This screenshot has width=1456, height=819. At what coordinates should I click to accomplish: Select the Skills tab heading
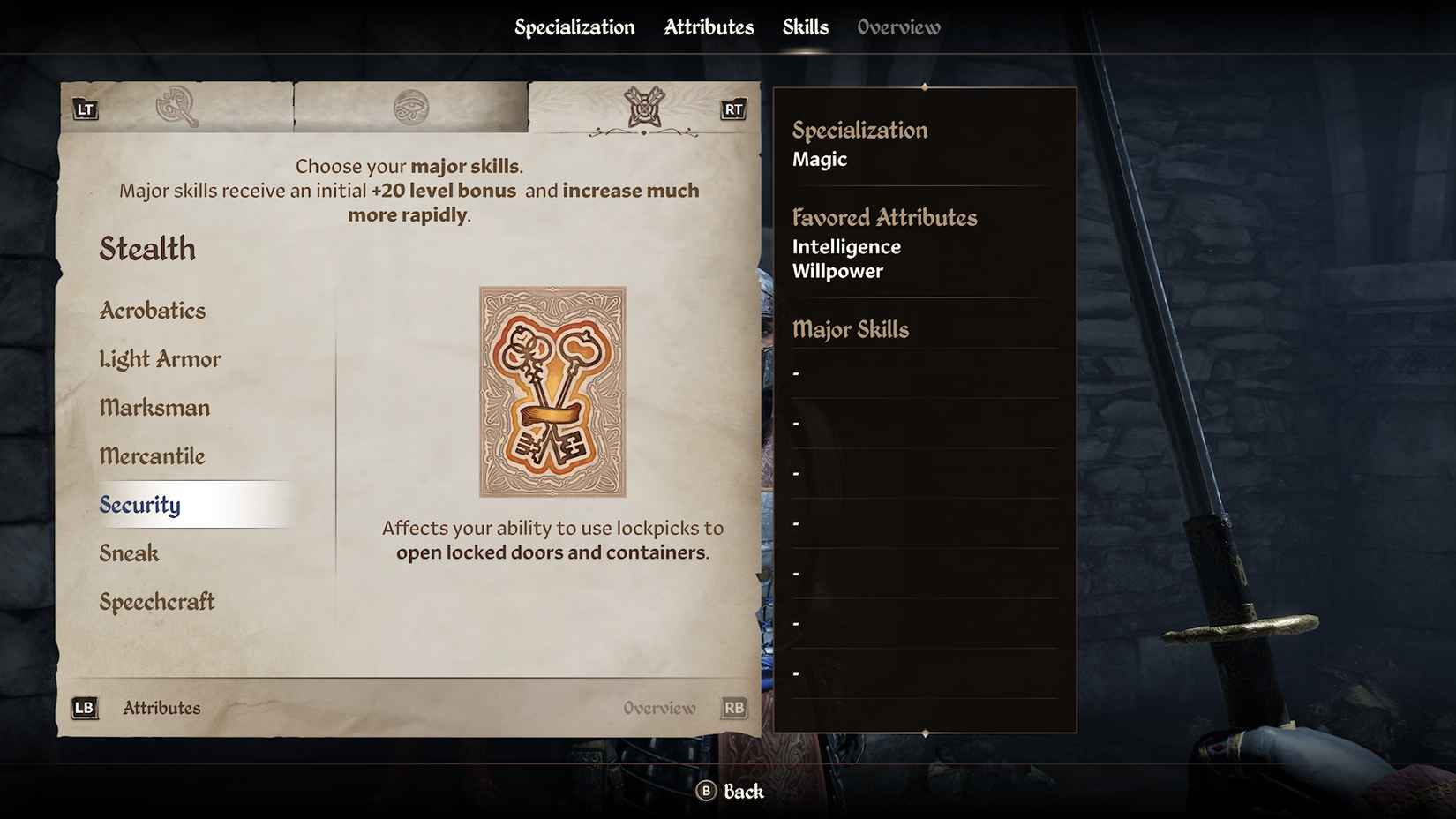(x=805, y=27)
